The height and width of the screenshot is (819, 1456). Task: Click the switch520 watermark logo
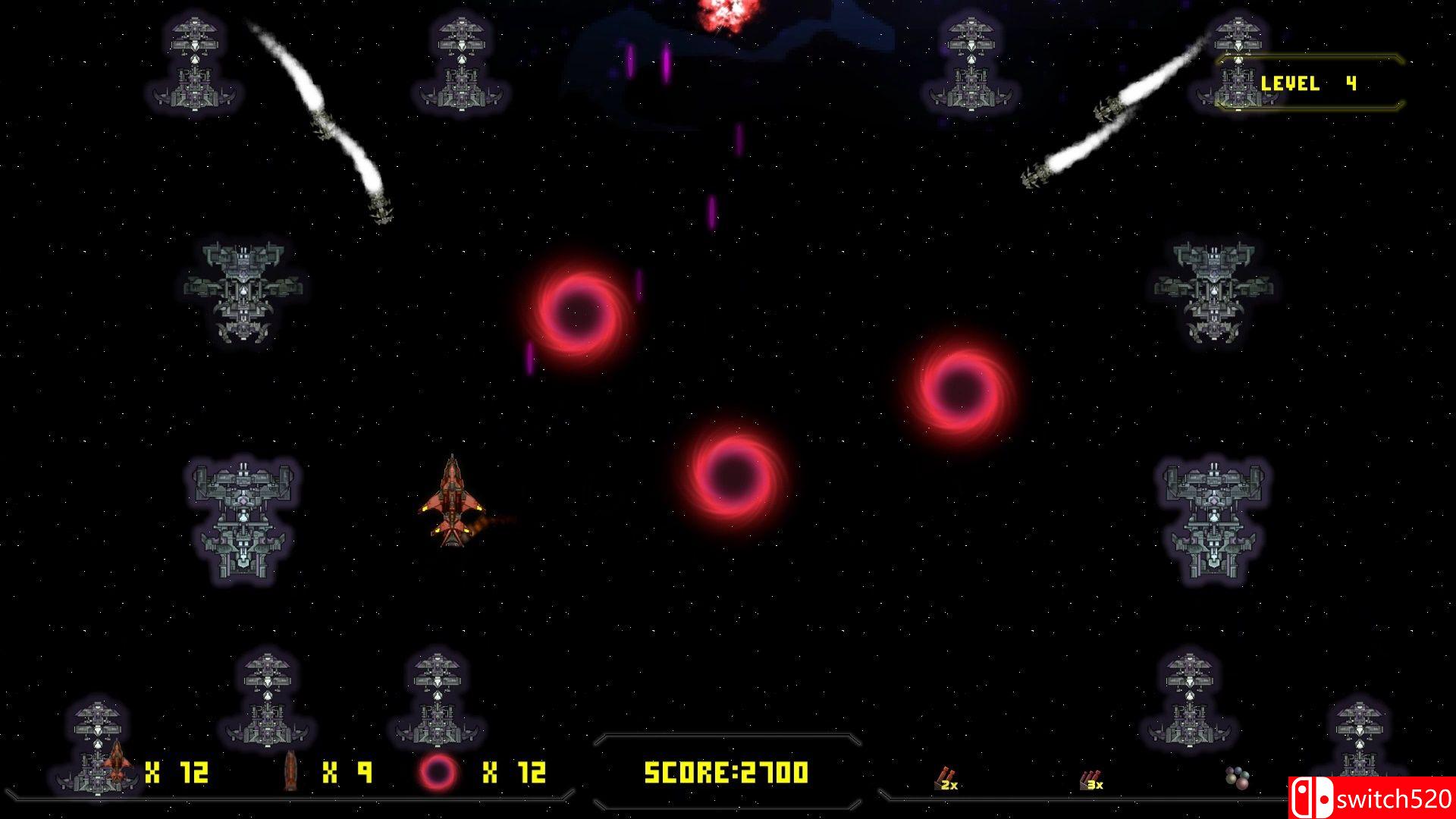(x=1371, y=798)
